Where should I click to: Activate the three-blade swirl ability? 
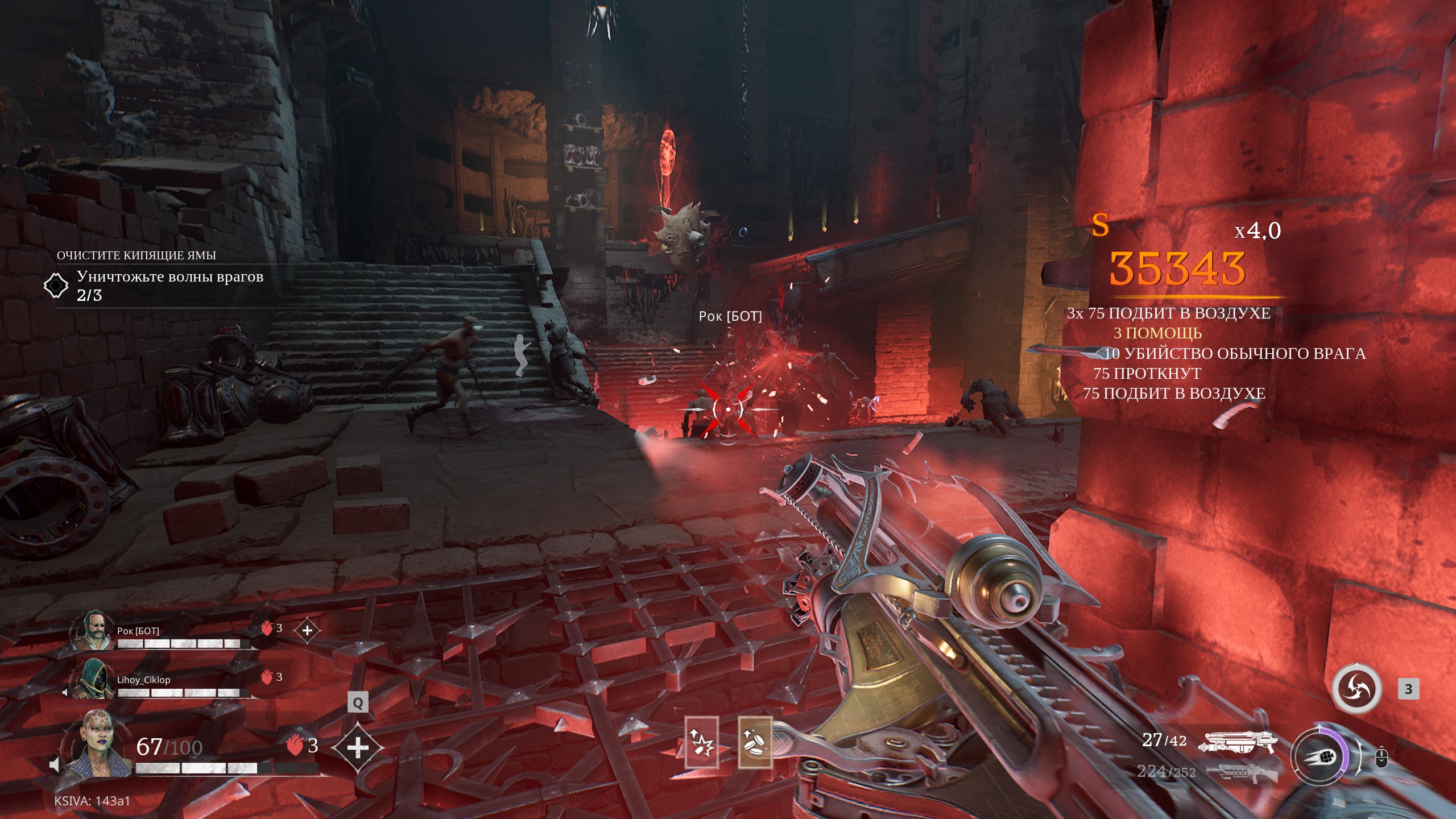[x=1358, y=688]
